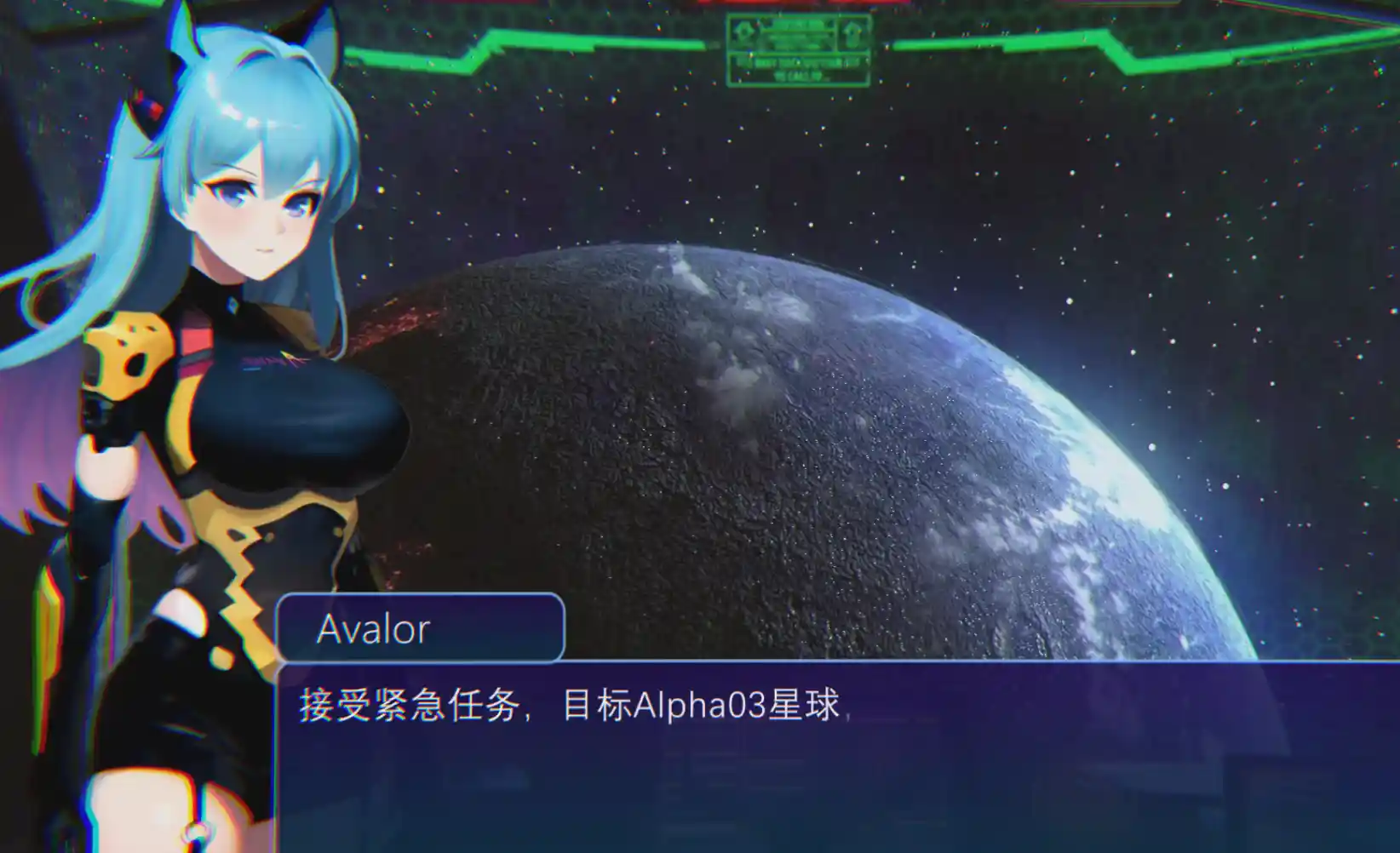
Task: Select the green HUD warning placard
Action: coord(799,47)
